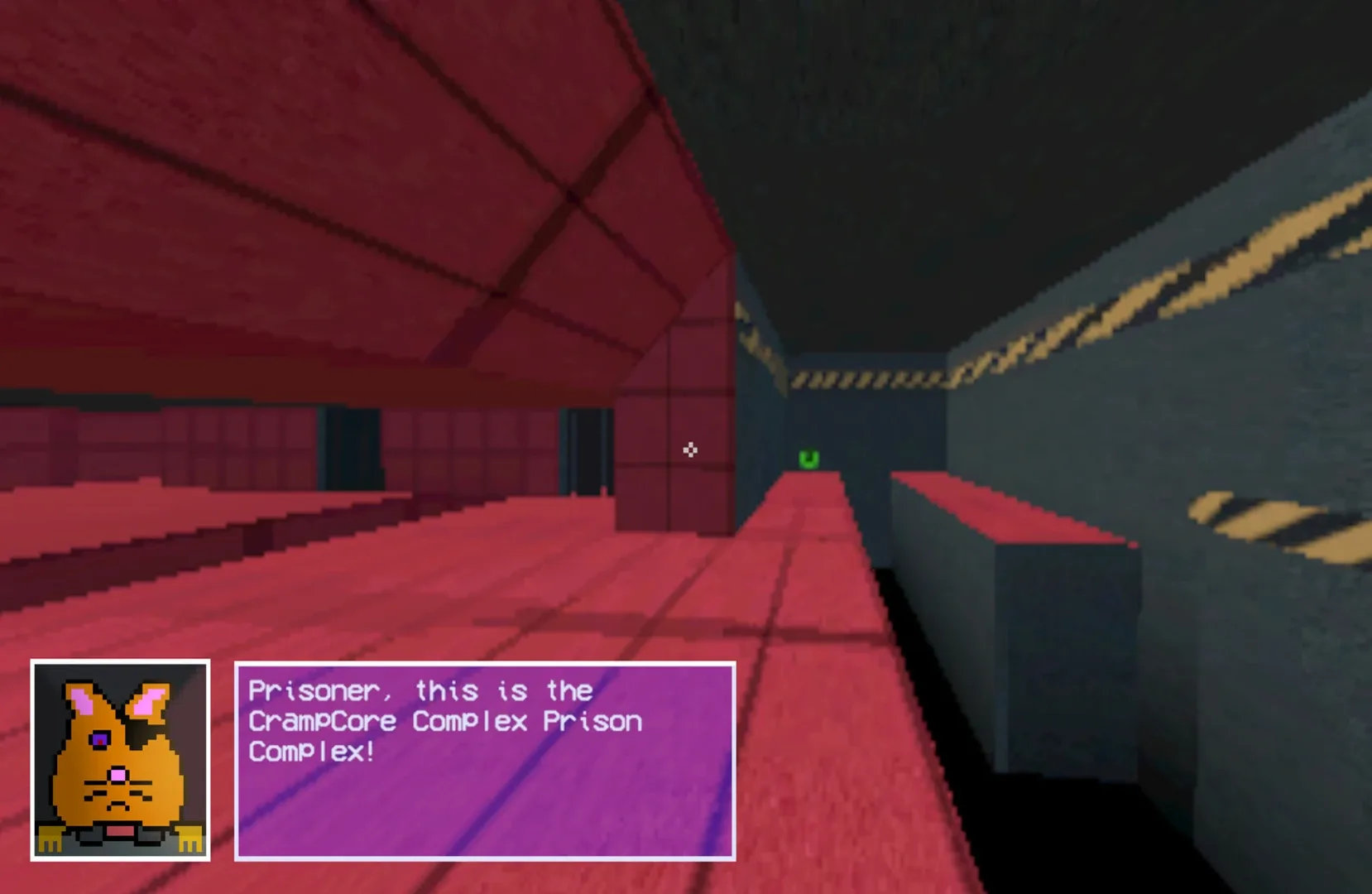Click the hamster's pink nose in the portrait

118,774
